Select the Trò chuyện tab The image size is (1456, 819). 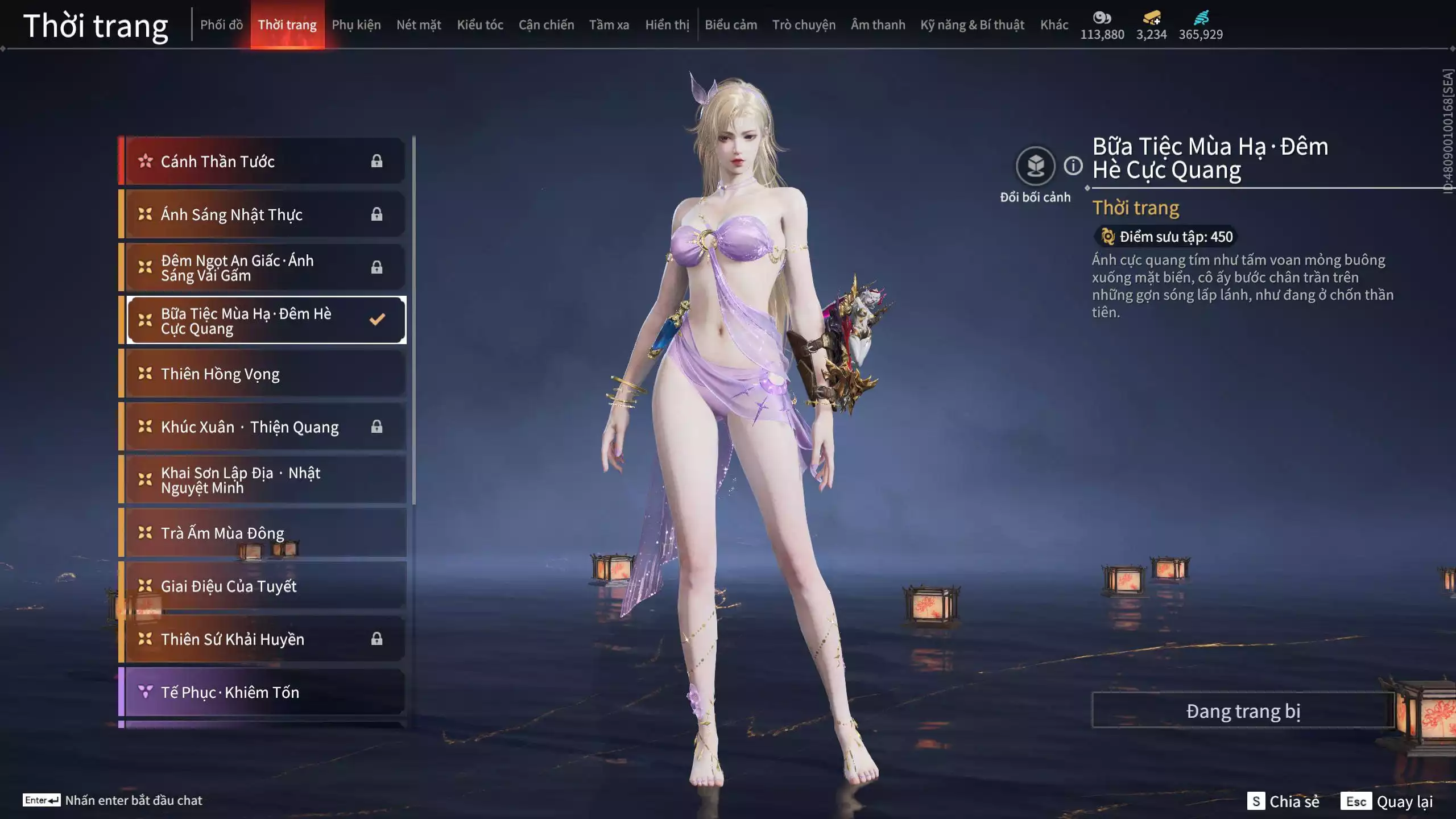point(804,24)
